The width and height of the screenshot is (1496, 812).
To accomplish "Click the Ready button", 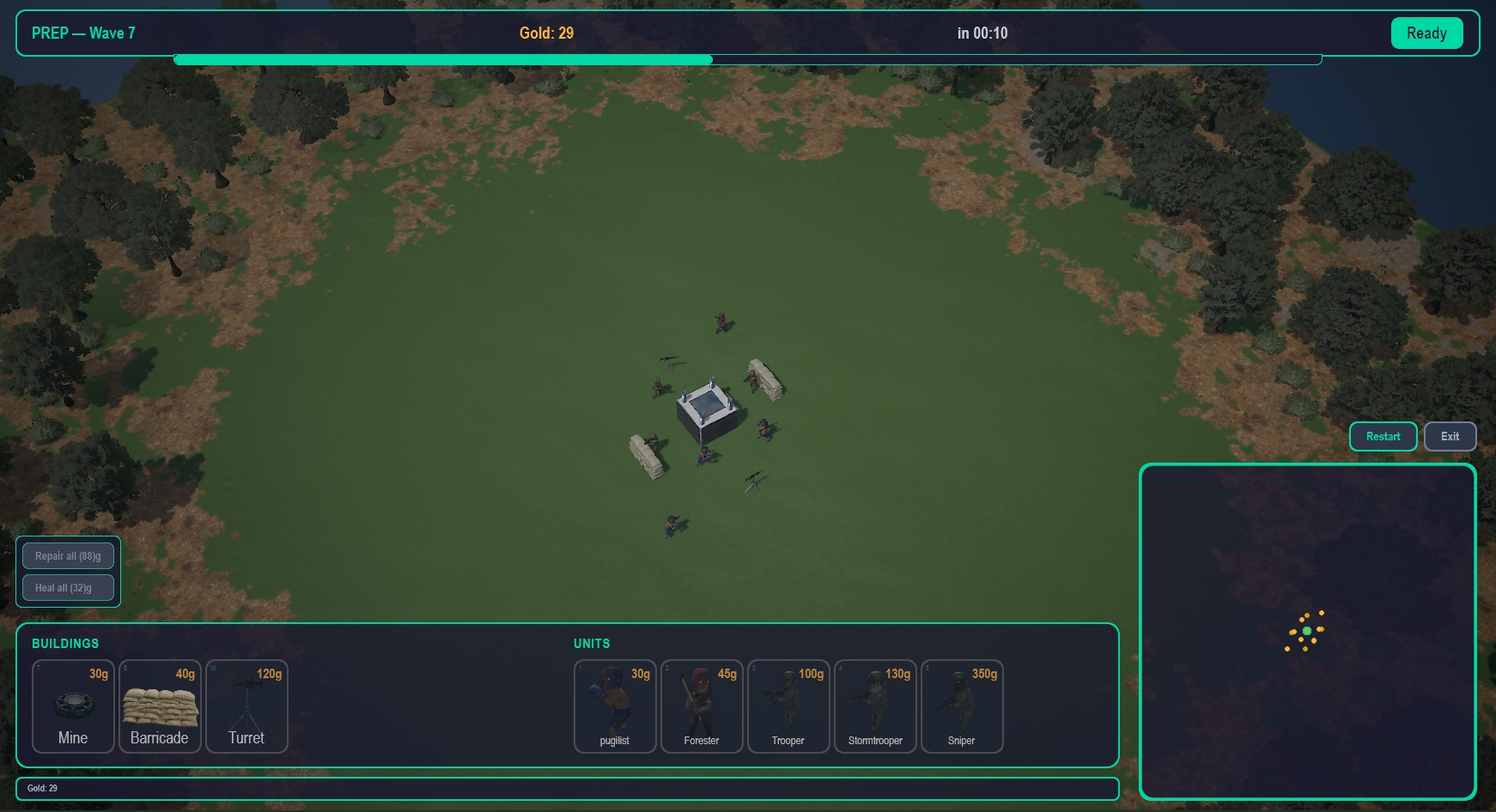I will coord(1426,33).
